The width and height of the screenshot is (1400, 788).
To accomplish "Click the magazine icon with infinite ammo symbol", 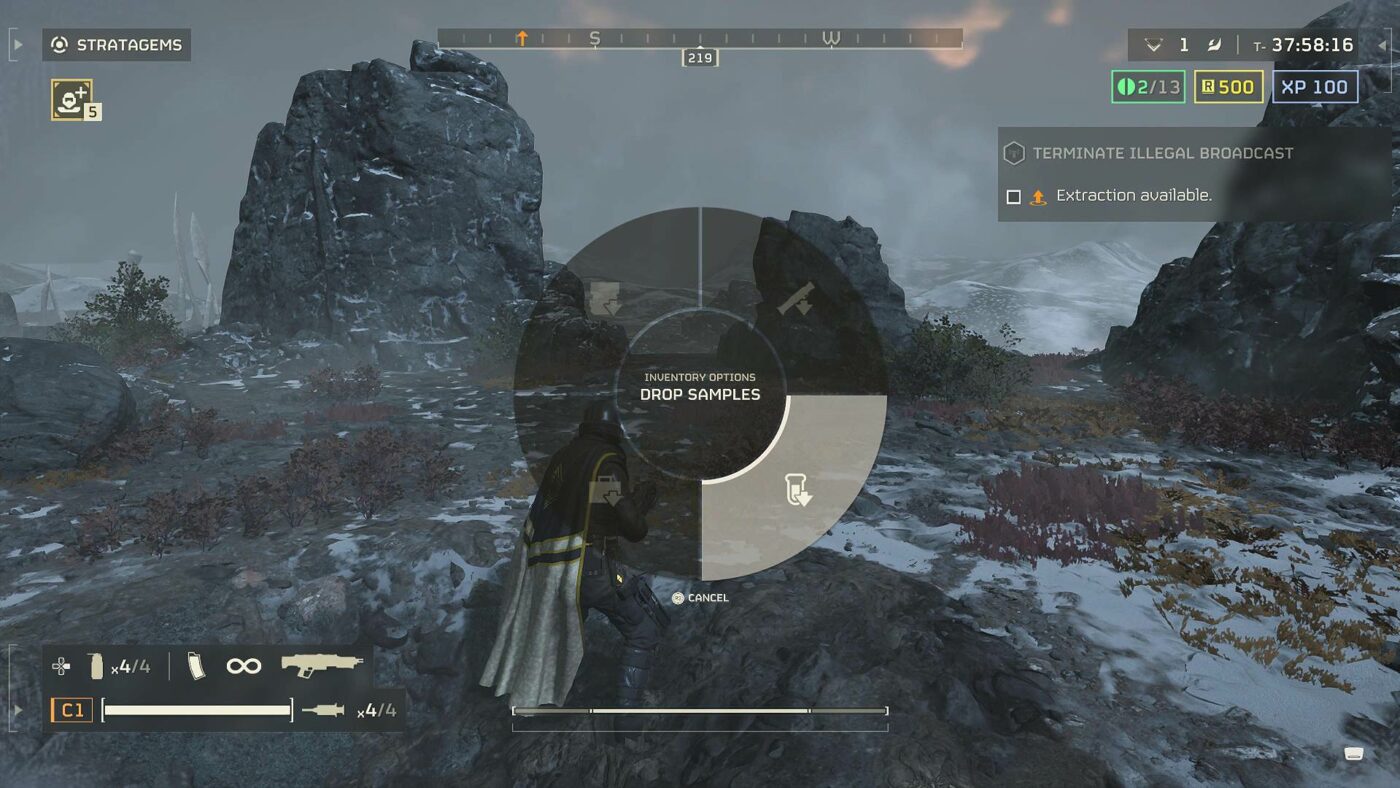I will point(198,665).
